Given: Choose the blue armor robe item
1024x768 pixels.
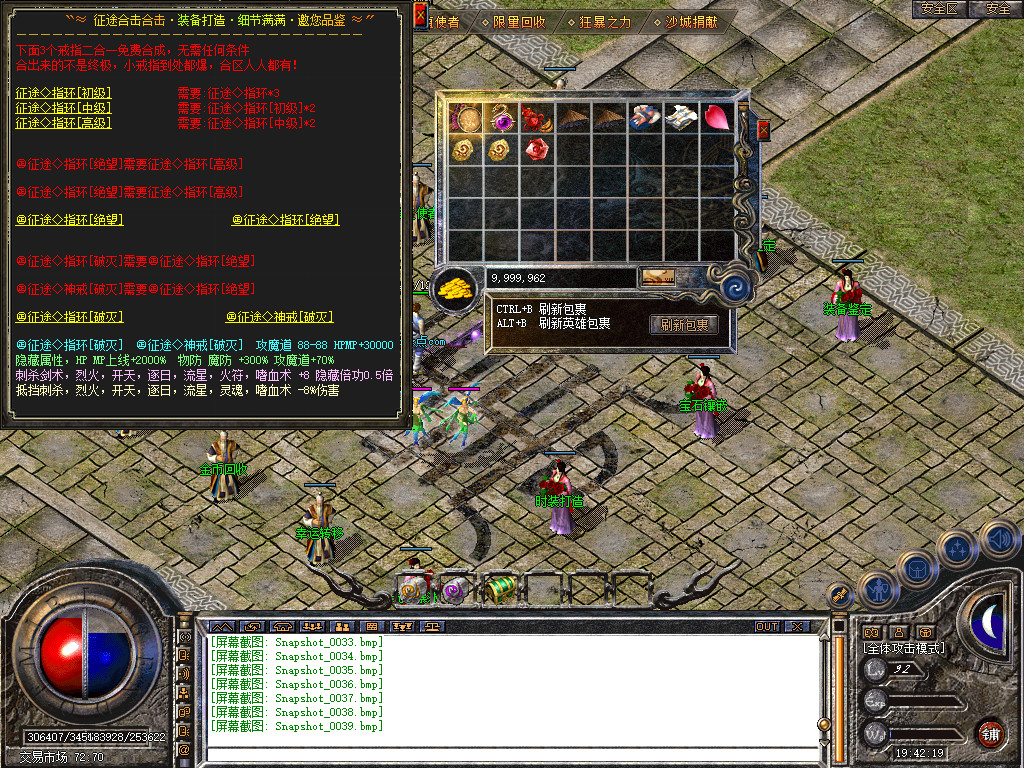Looking at the screenshot, I should point(644,118).
